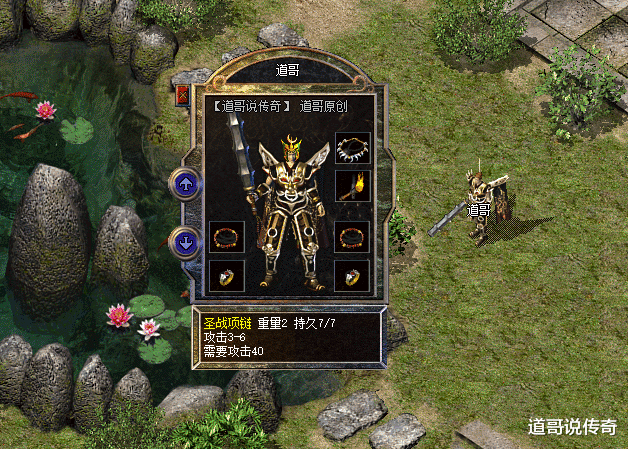Close the 道哥 character equipment panel
Viewport: 628px width, 449px height.
(x=183, y=96)
